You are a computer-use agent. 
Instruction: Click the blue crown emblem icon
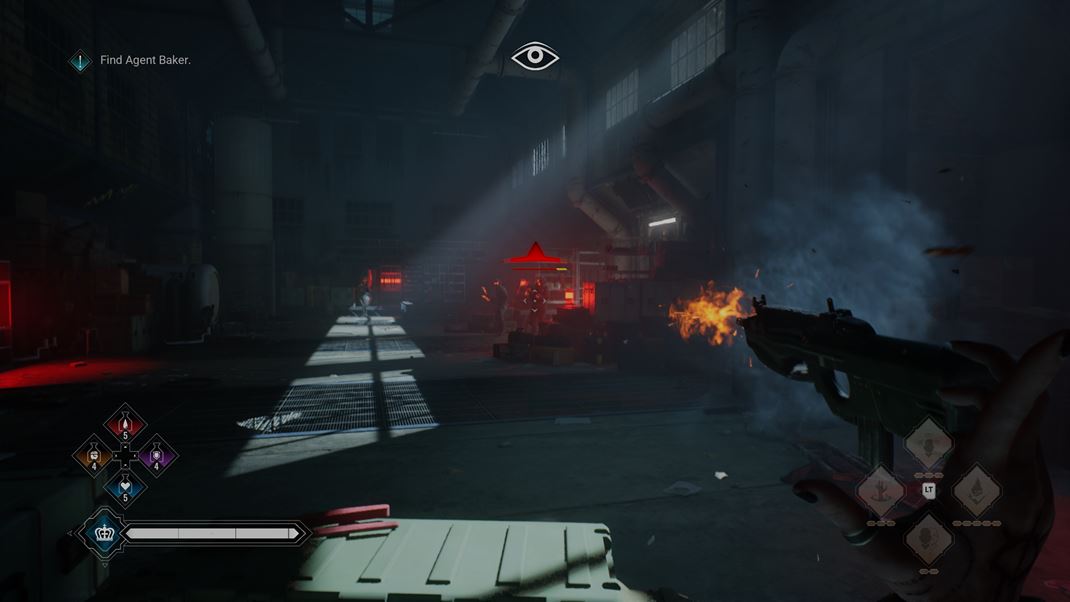coord(104,533)
